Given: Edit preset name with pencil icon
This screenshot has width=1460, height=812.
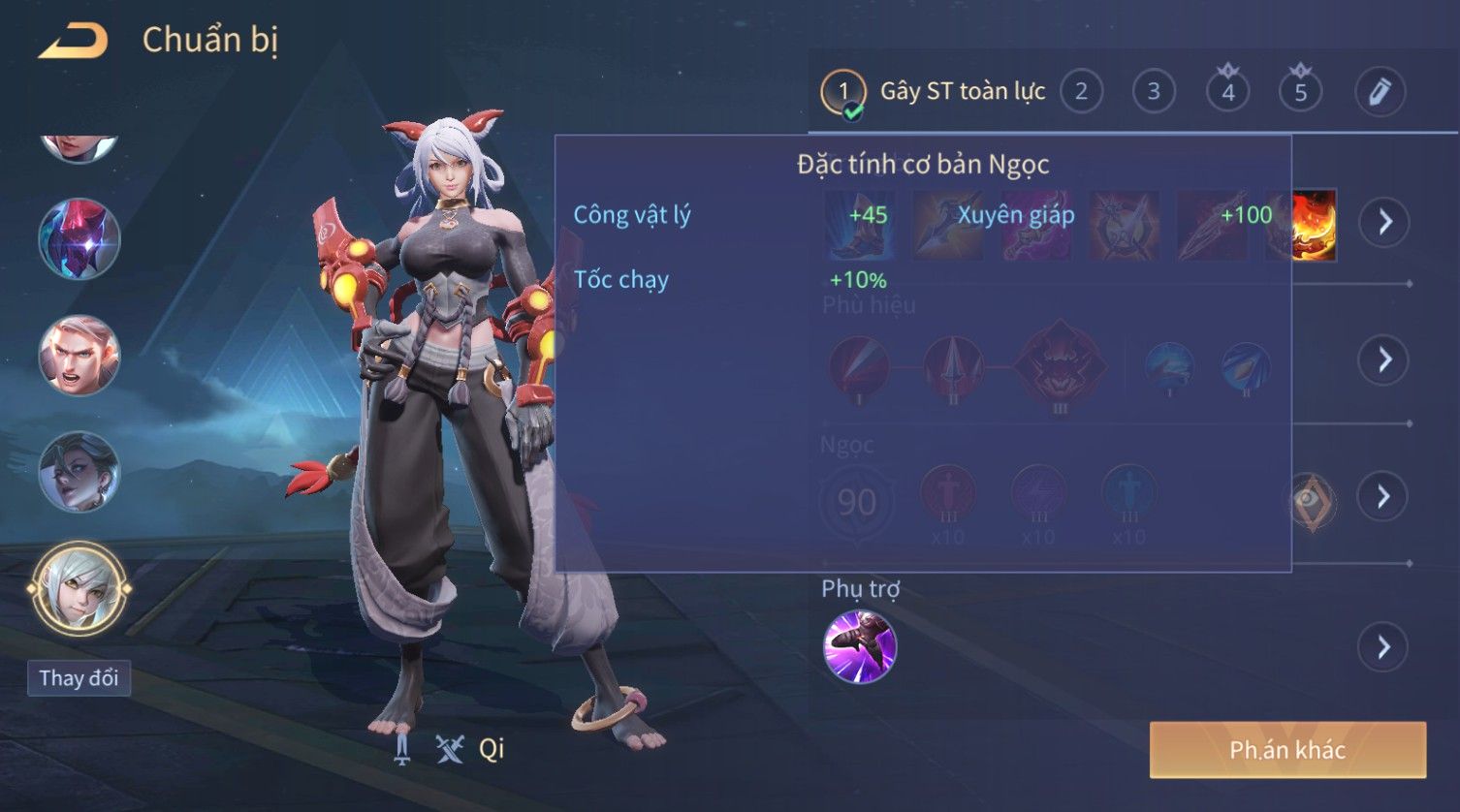Looking at the screenshot, I should point(1379,92).
